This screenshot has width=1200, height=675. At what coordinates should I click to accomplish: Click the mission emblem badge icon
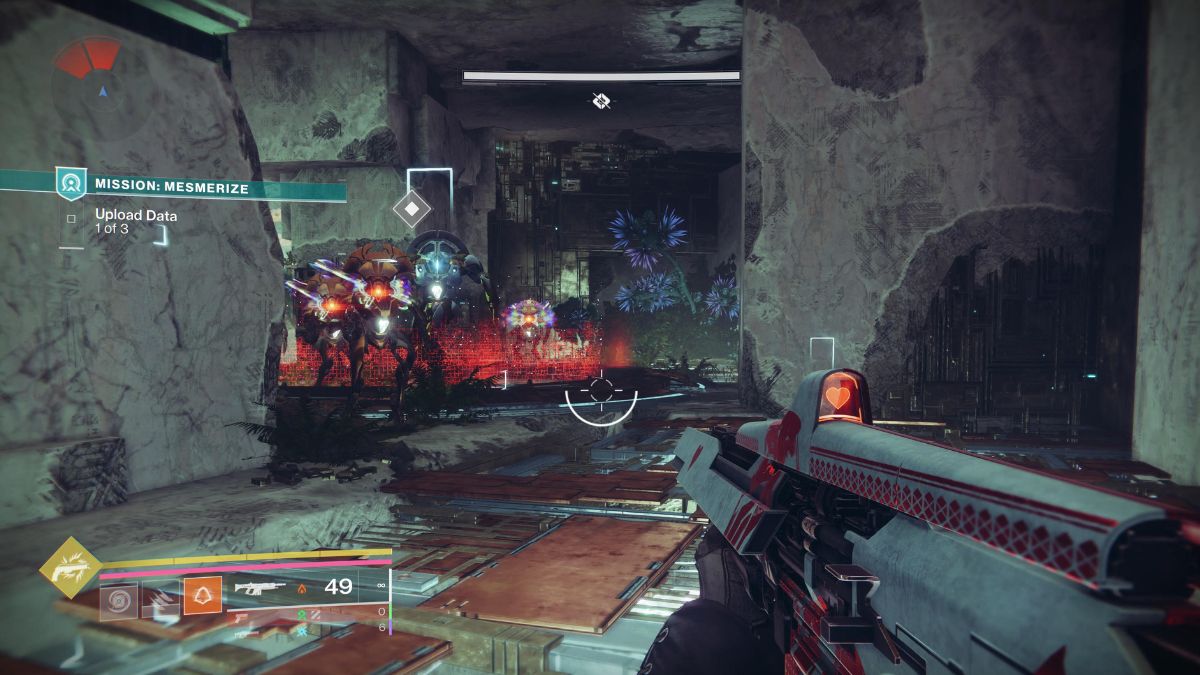tap(71, 184)
